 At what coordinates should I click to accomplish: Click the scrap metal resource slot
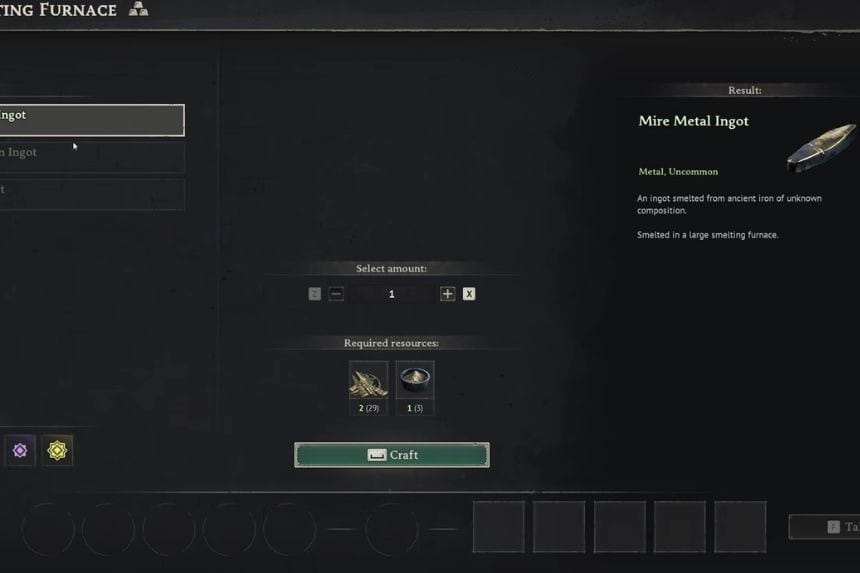[x=368, y=380]
